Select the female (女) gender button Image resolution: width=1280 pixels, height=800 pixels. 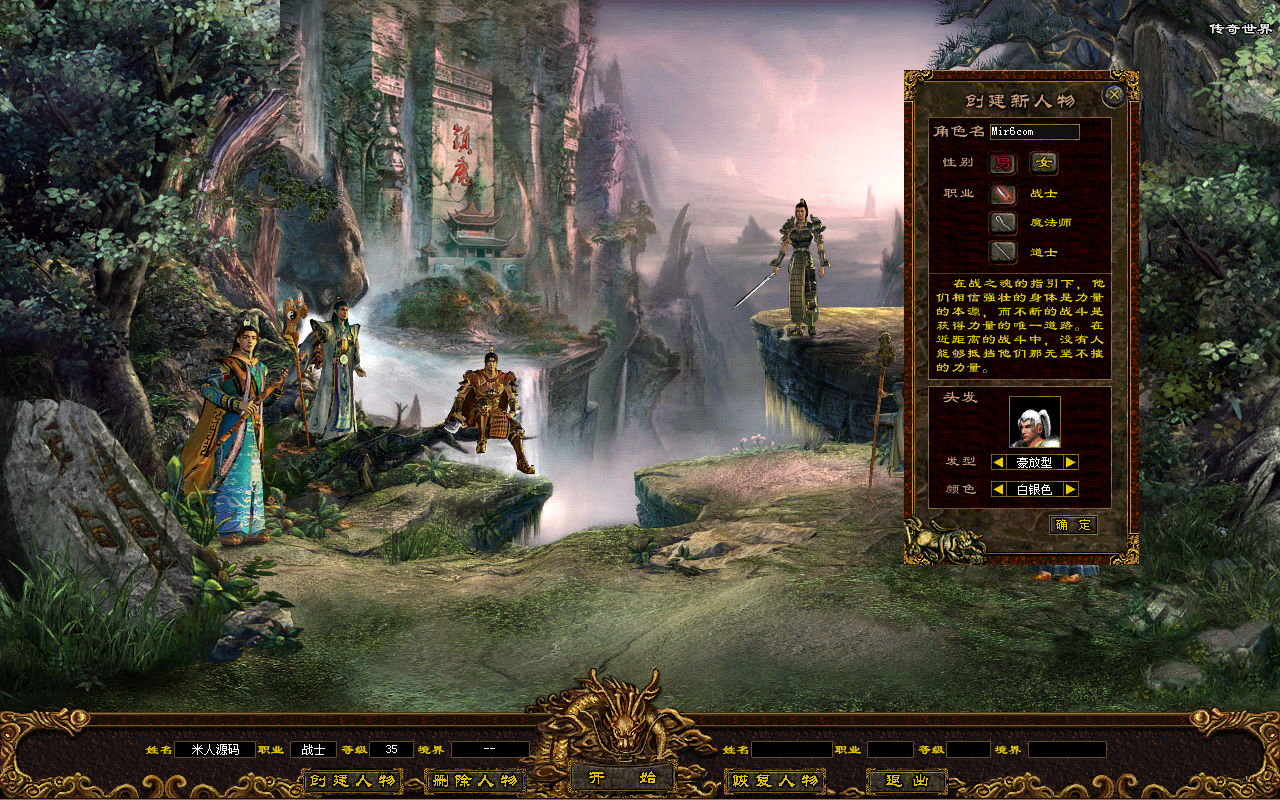pos(1044,163)
